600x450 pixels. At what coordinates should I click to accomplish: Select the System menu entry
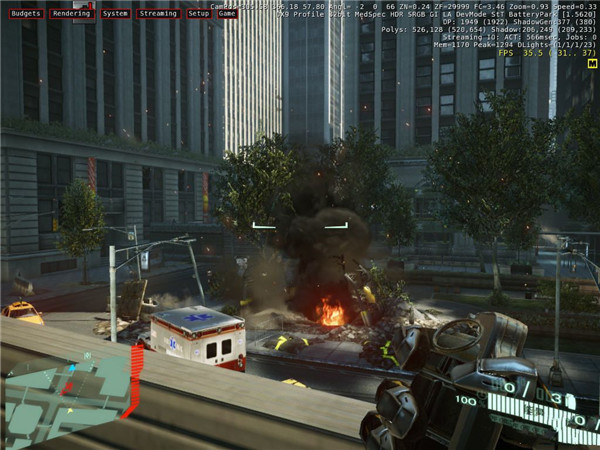(115, 14)
